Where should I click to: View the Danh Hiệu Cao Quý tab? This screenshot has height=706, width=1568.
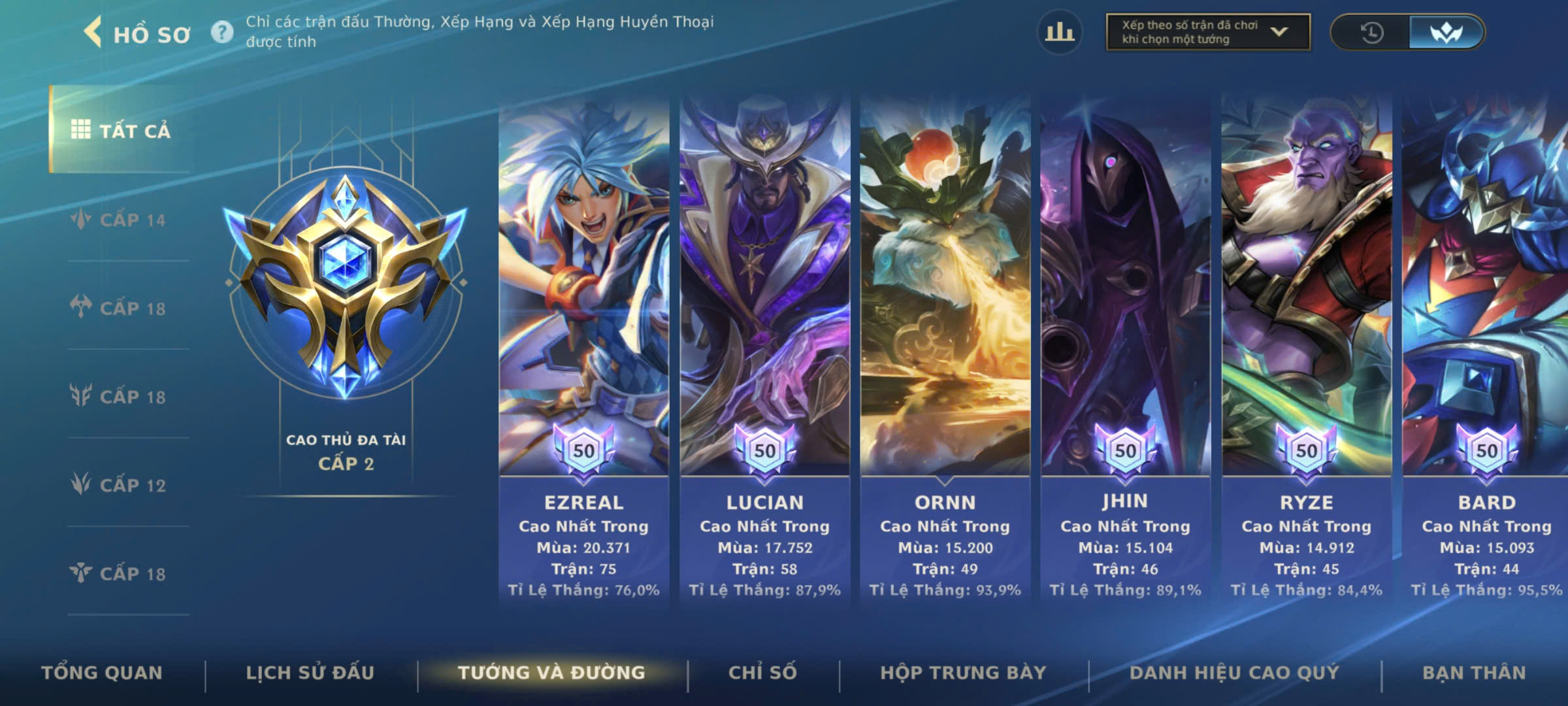1234,673
